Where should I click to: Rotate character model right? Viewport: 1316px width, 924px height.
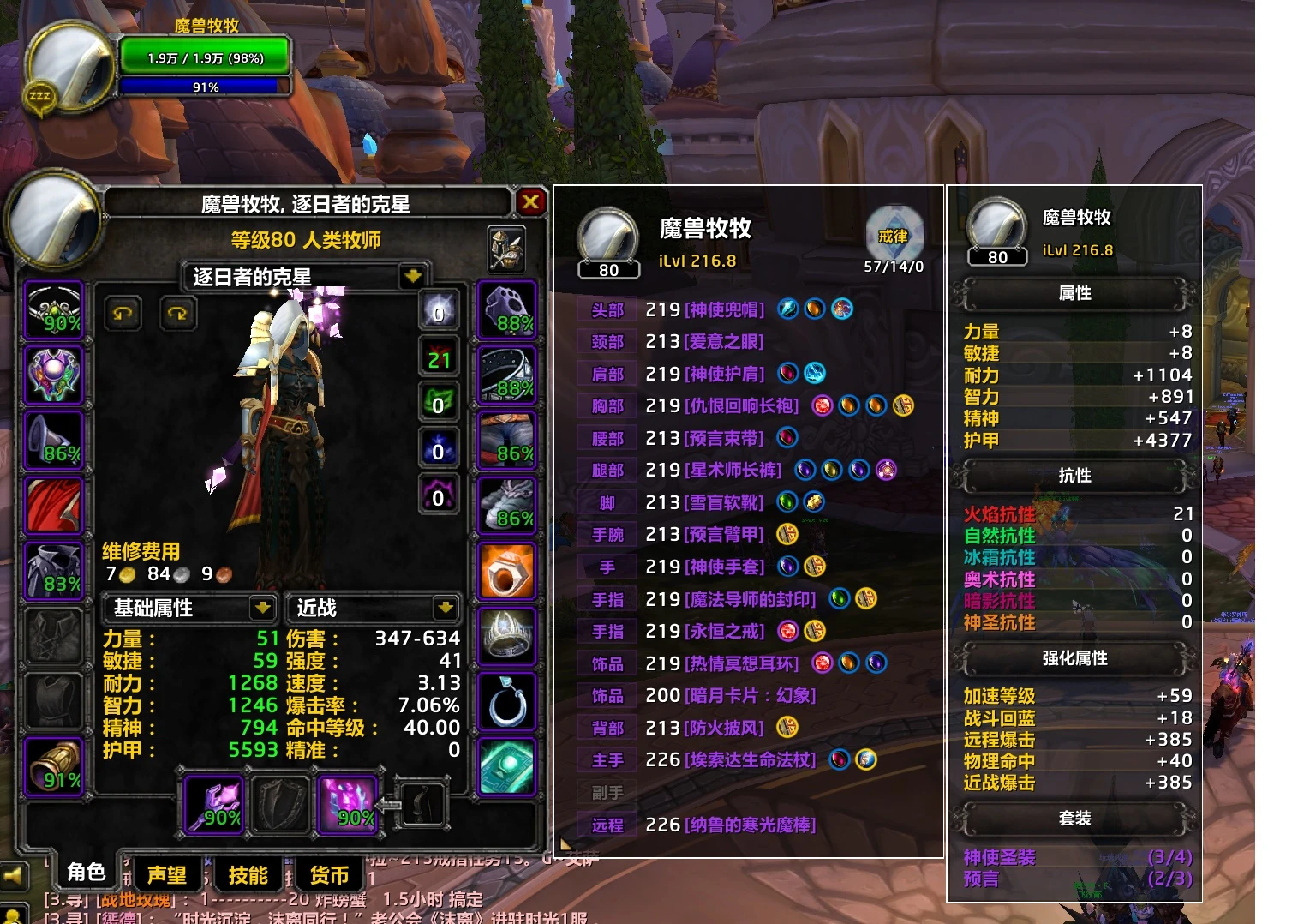click(178, 313)
